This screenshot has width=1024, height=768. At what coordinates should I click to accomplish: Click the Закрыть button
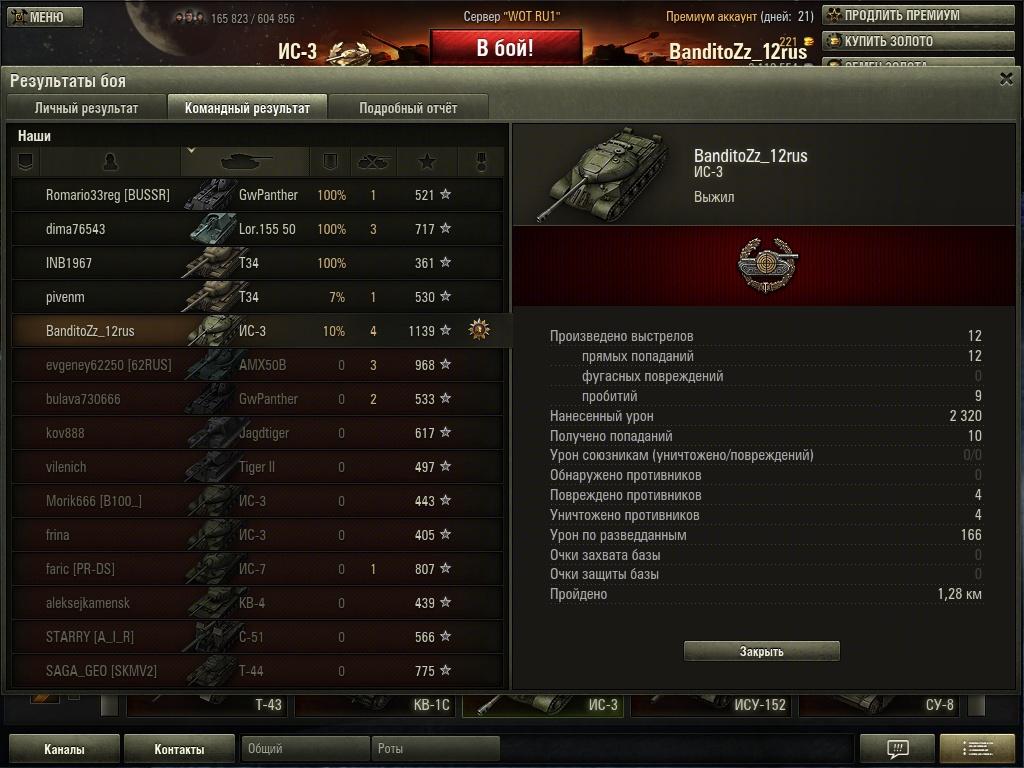(x=761, y=651)
